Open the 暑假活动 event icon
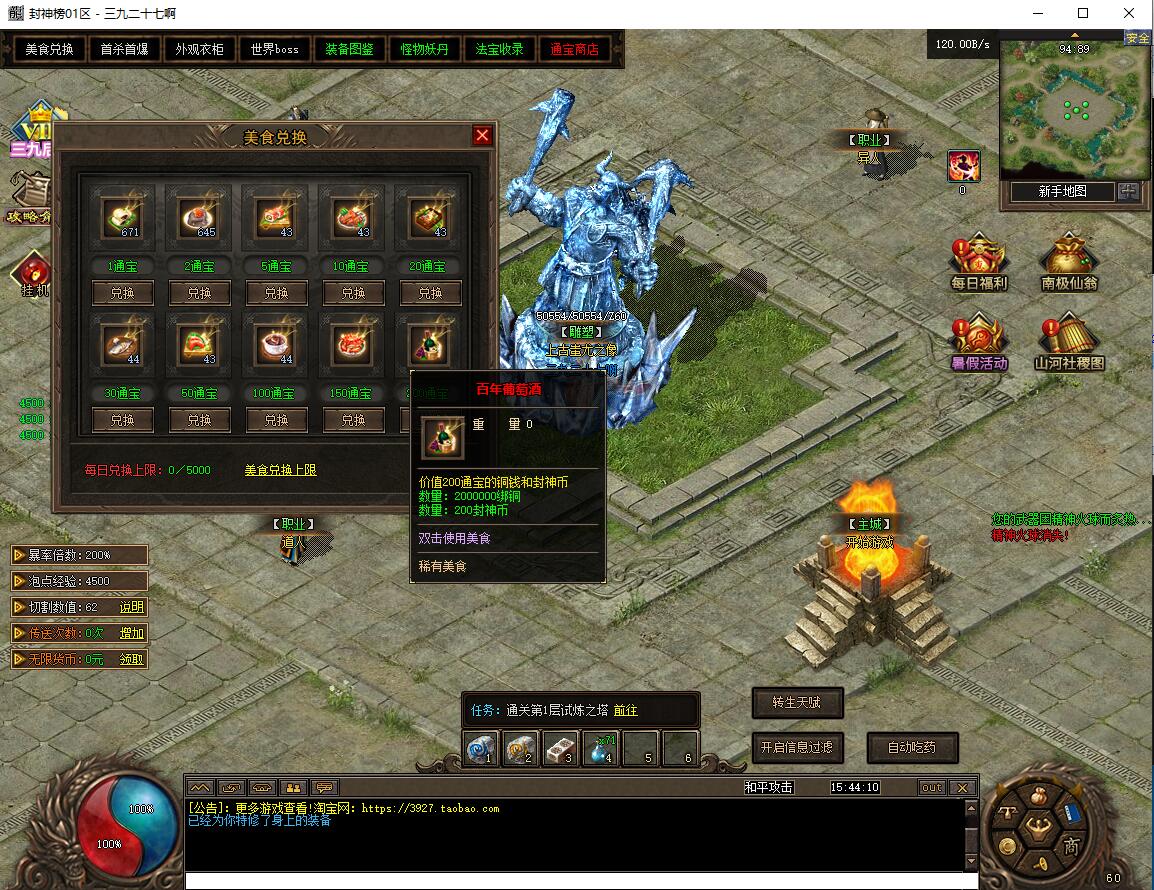 tap(979, 343)
